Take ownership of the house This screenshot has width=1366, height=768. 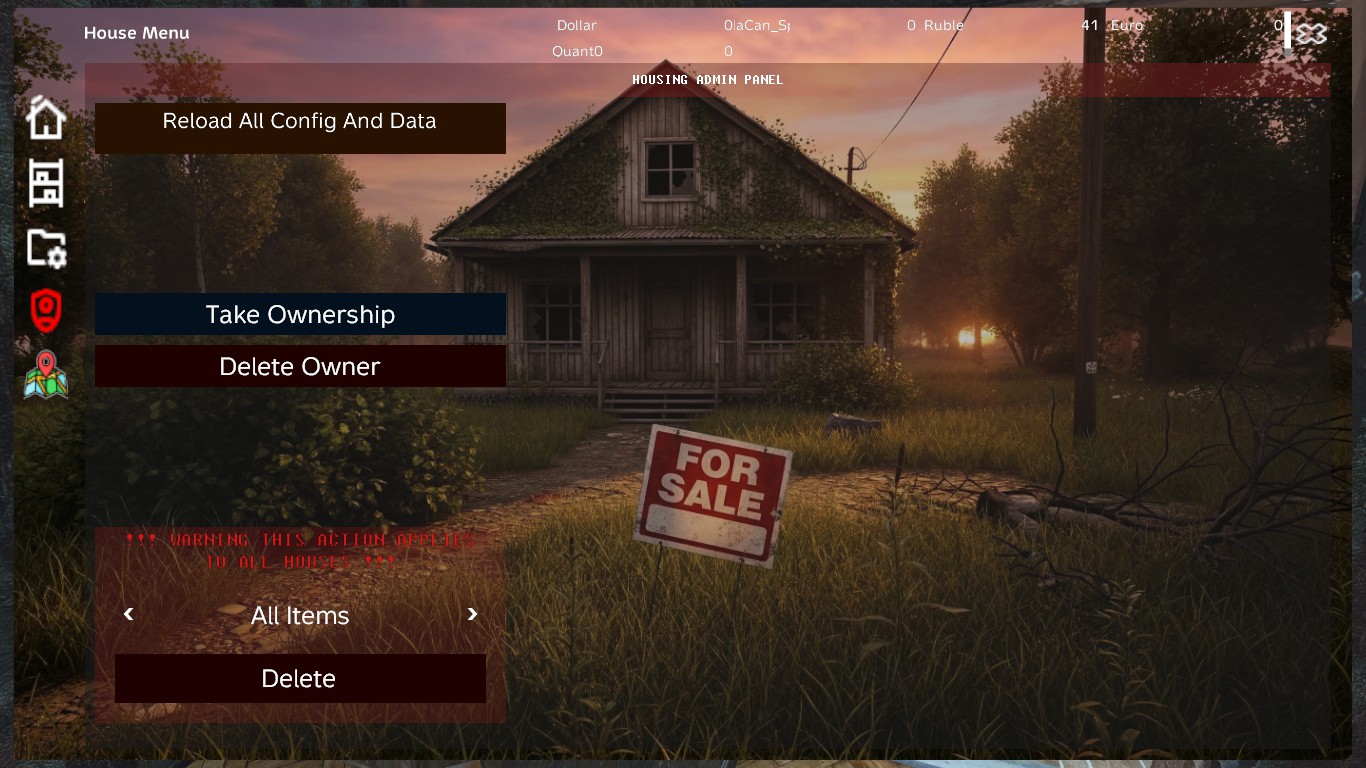pos(300,315)
